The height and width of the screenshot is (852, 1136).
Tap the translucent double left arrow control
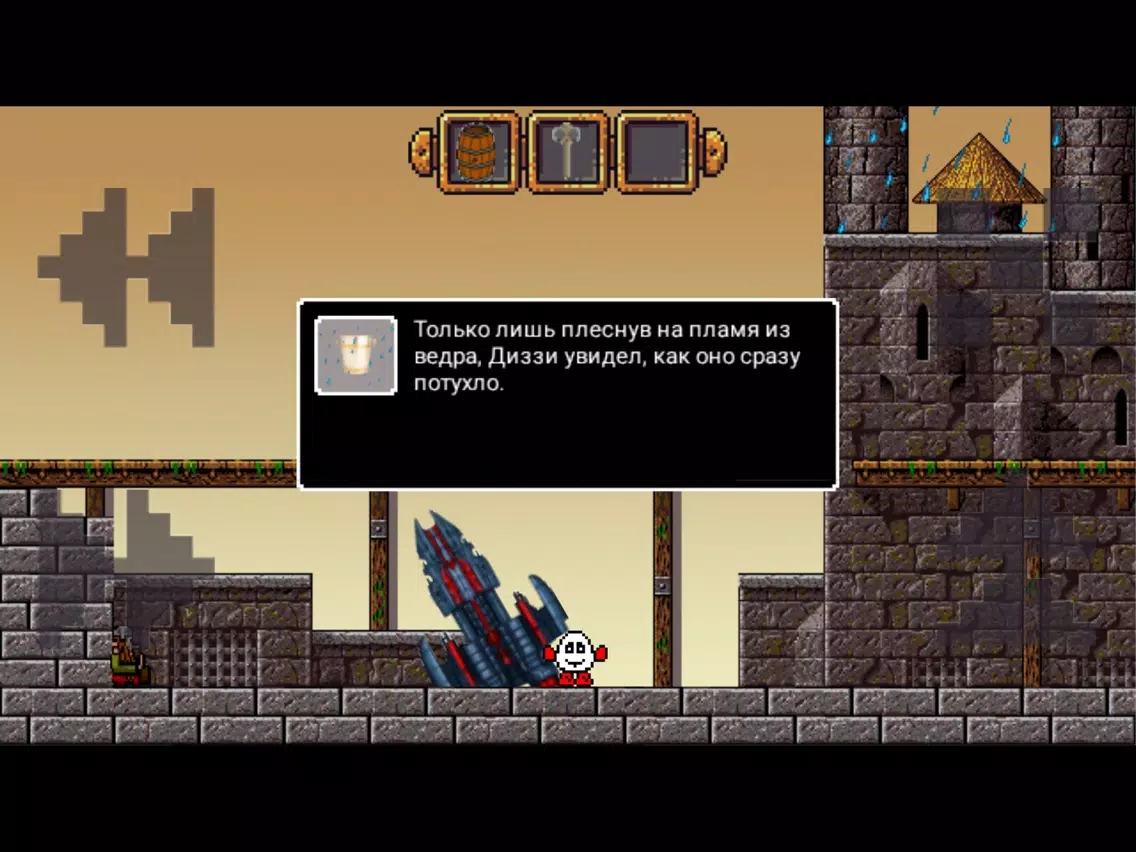127,267
